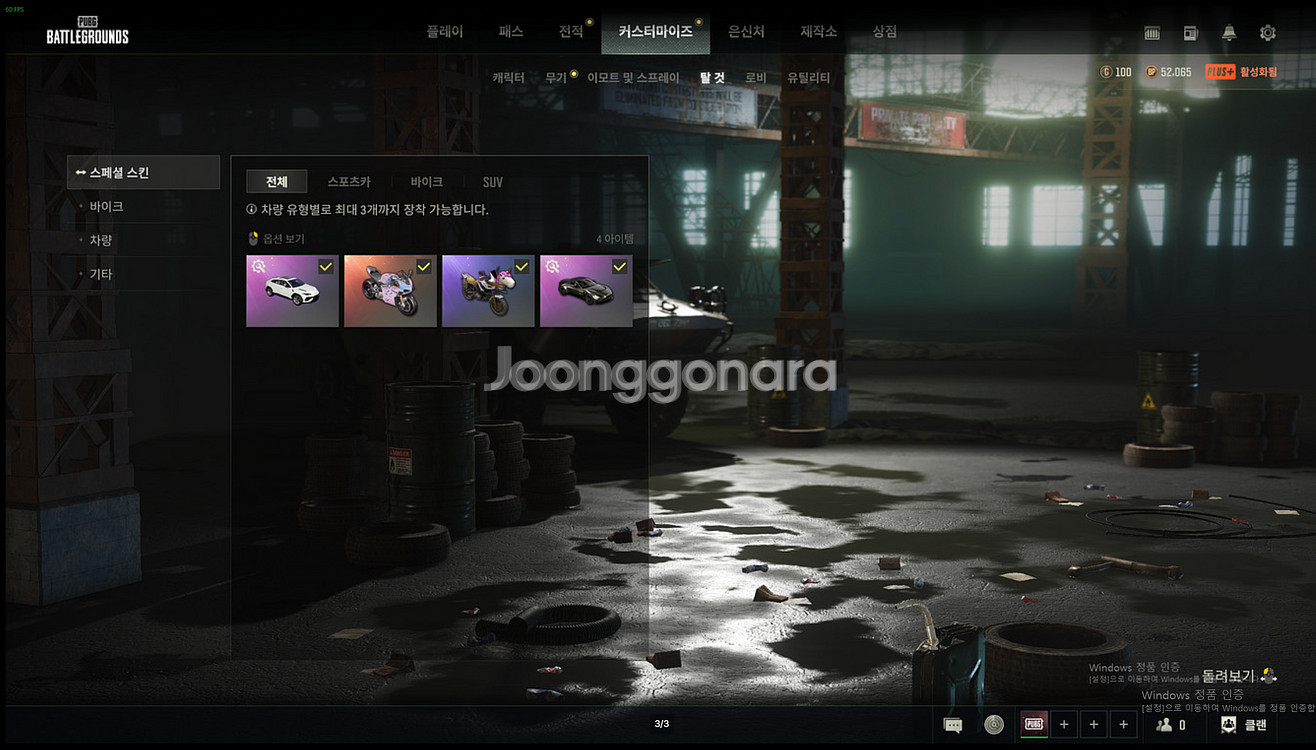This screenshot has width=1316, height=750.
Task: Switch to the 캐릭터 (Character) sub-tab
Action: 508,78
